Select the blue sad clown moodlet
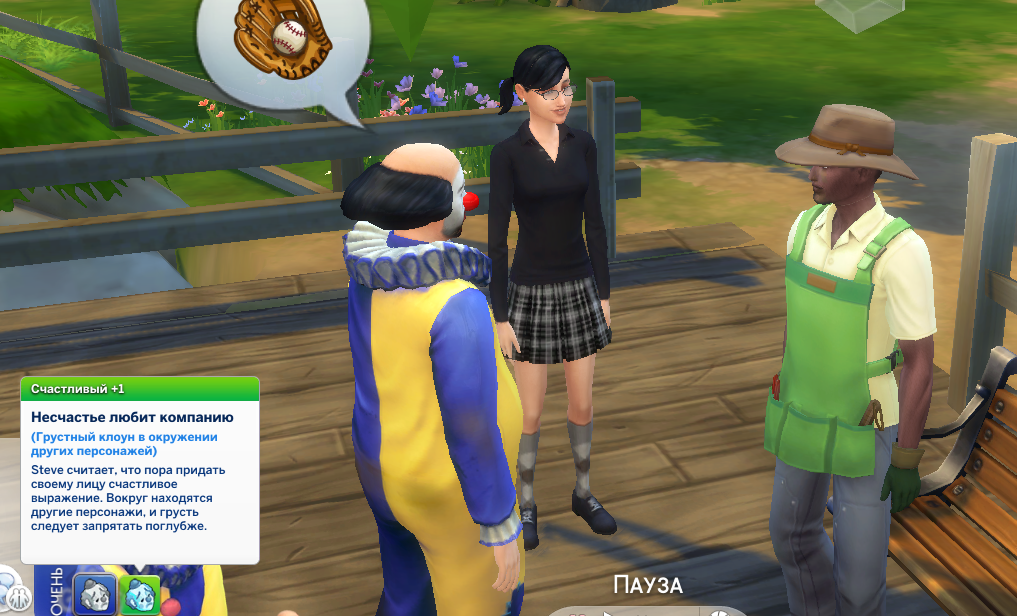 point(97,594)
